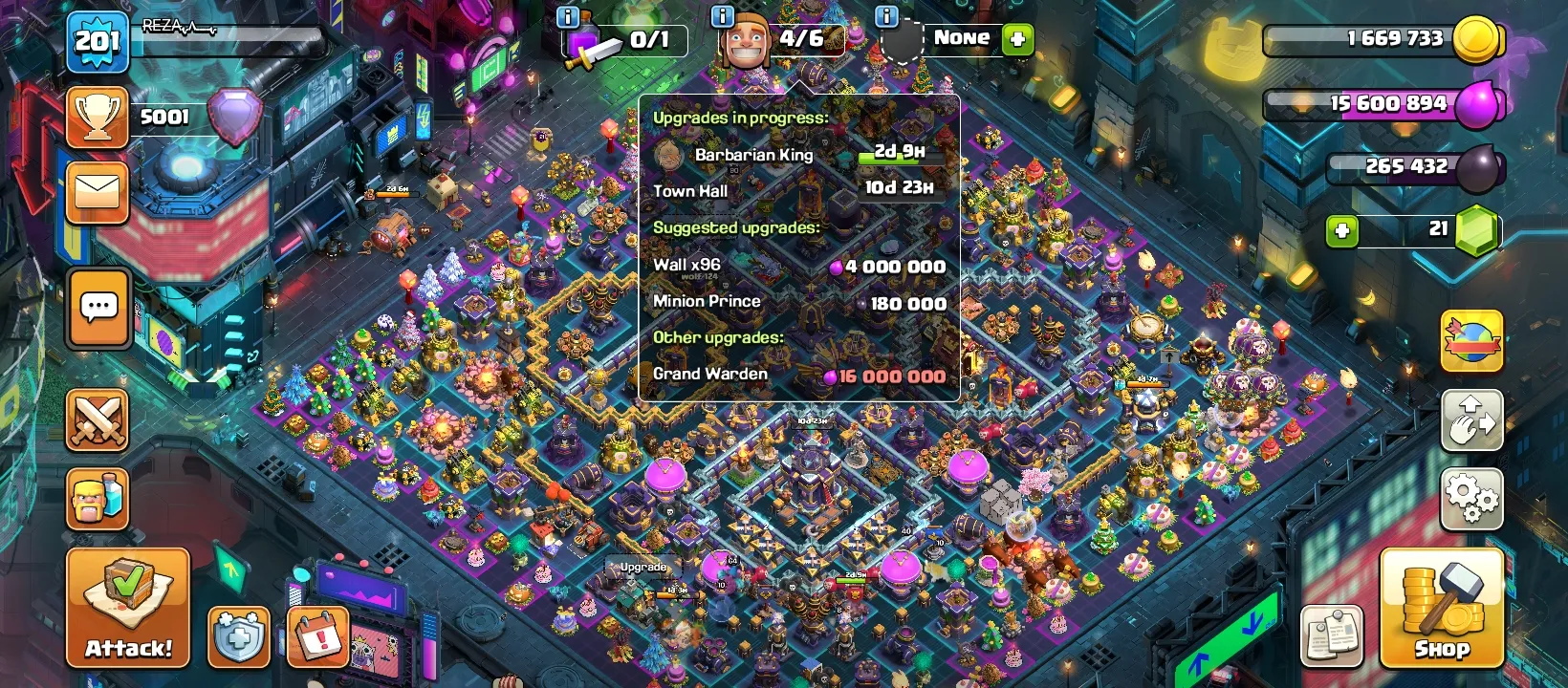Tap the shield icon below the Attack button
1568x688 pixels.
pyautogui.click(x=237, y=638)
